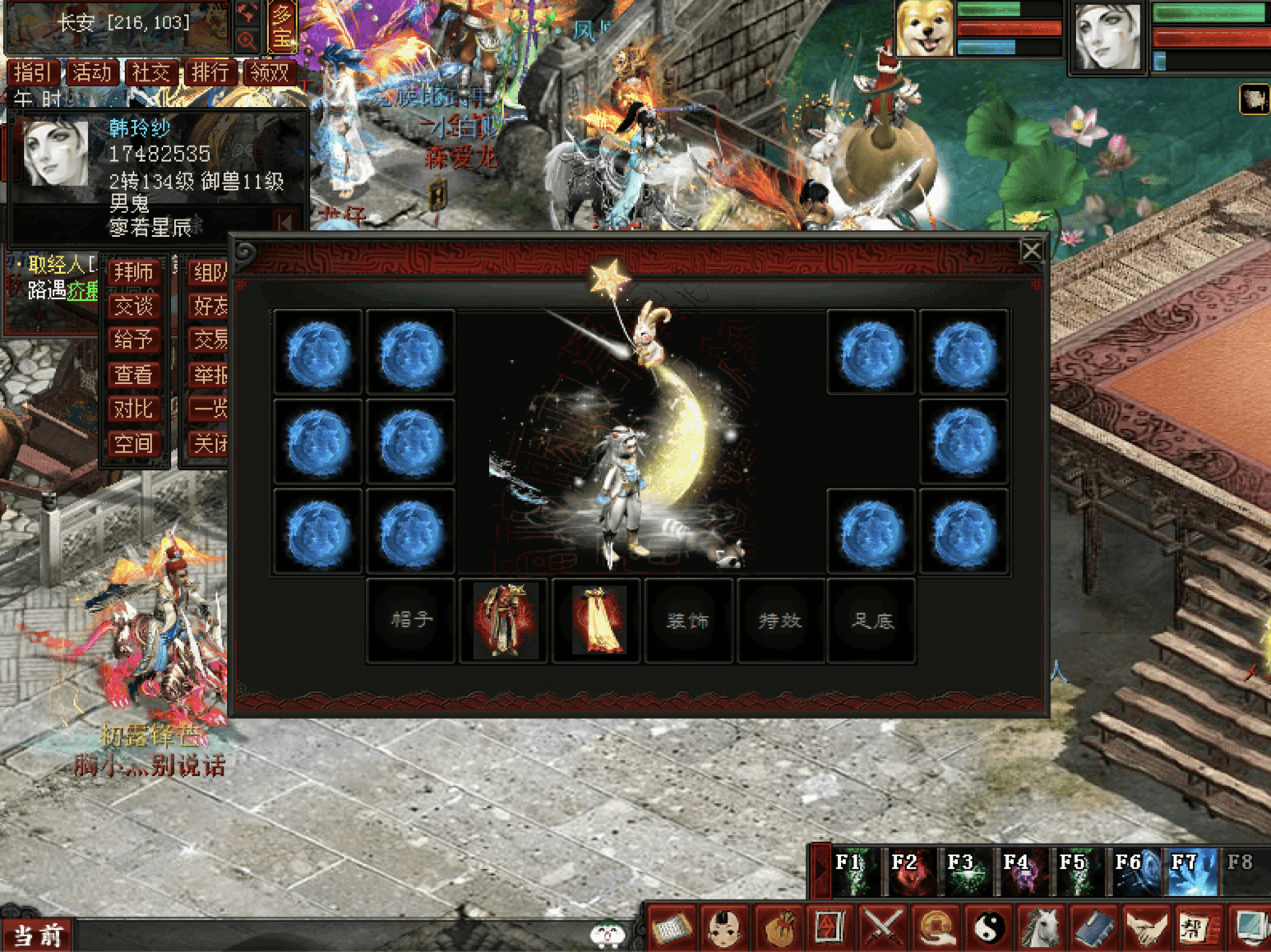Open the money bag inventory icon
1271x952 pixels.
[778, 927]
